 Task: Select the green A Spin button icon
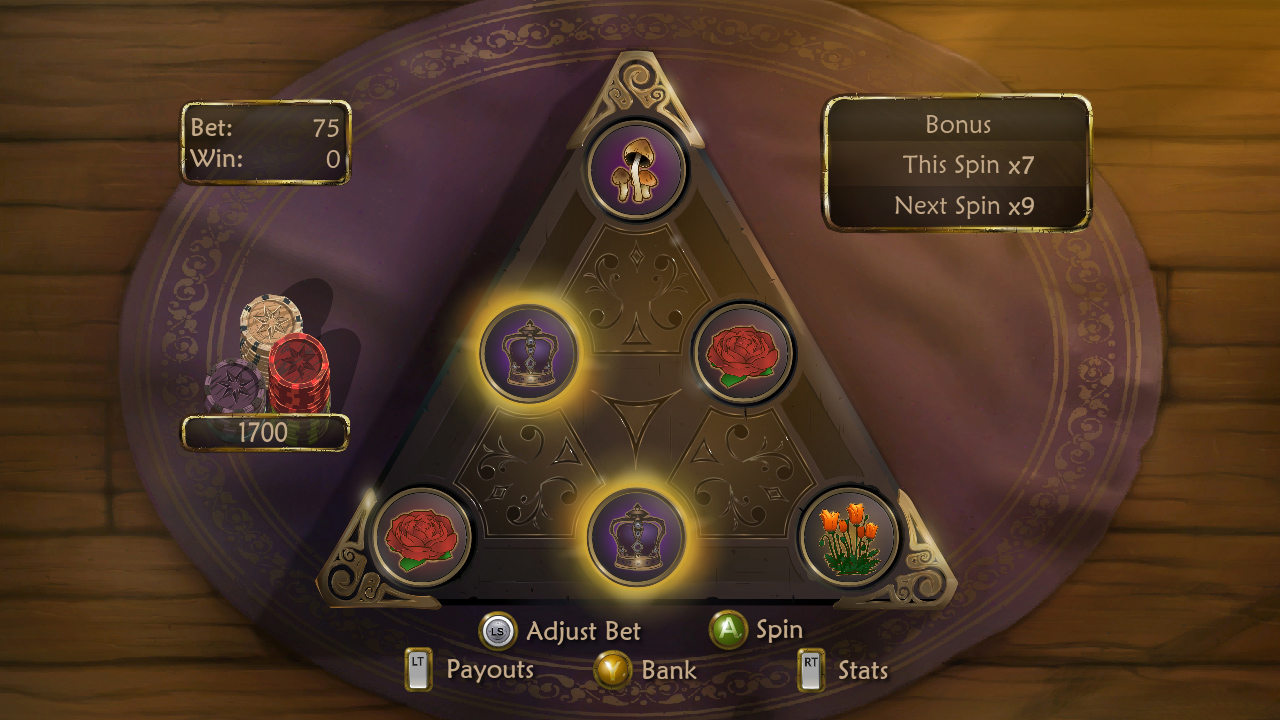(729, 630)
